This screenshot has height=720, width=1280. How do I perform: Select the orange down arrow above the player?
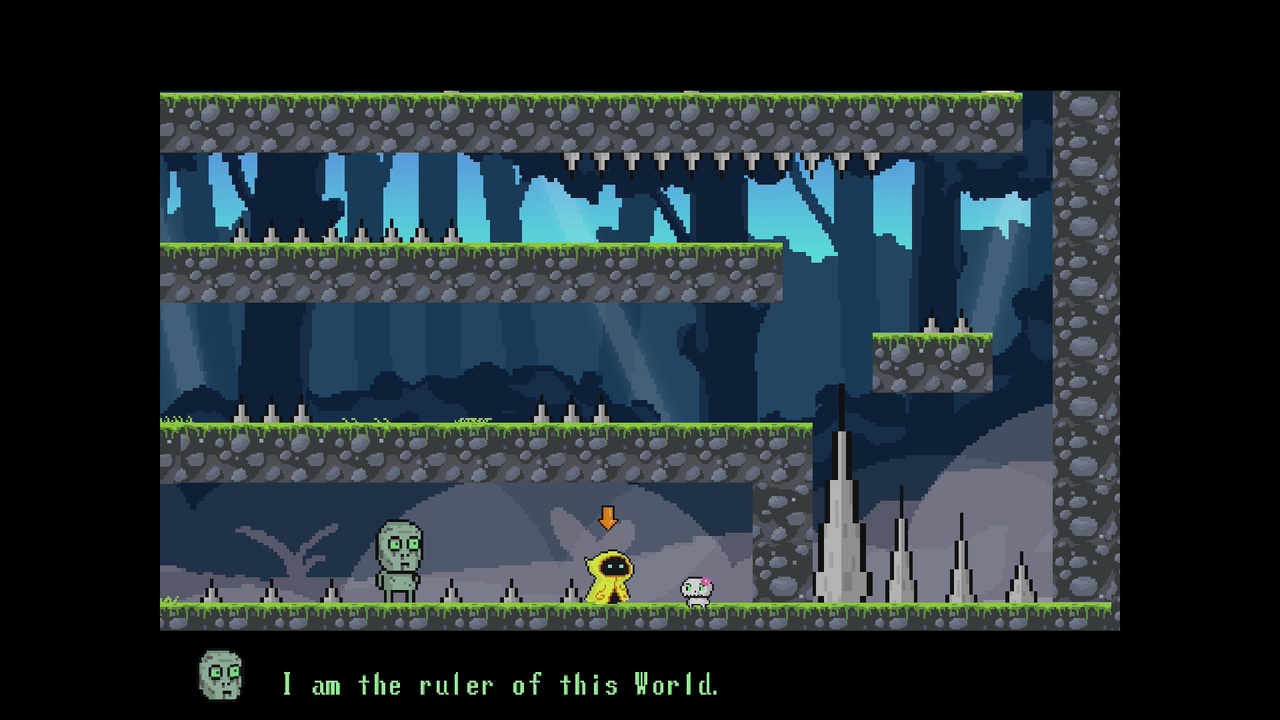(607, 518)
